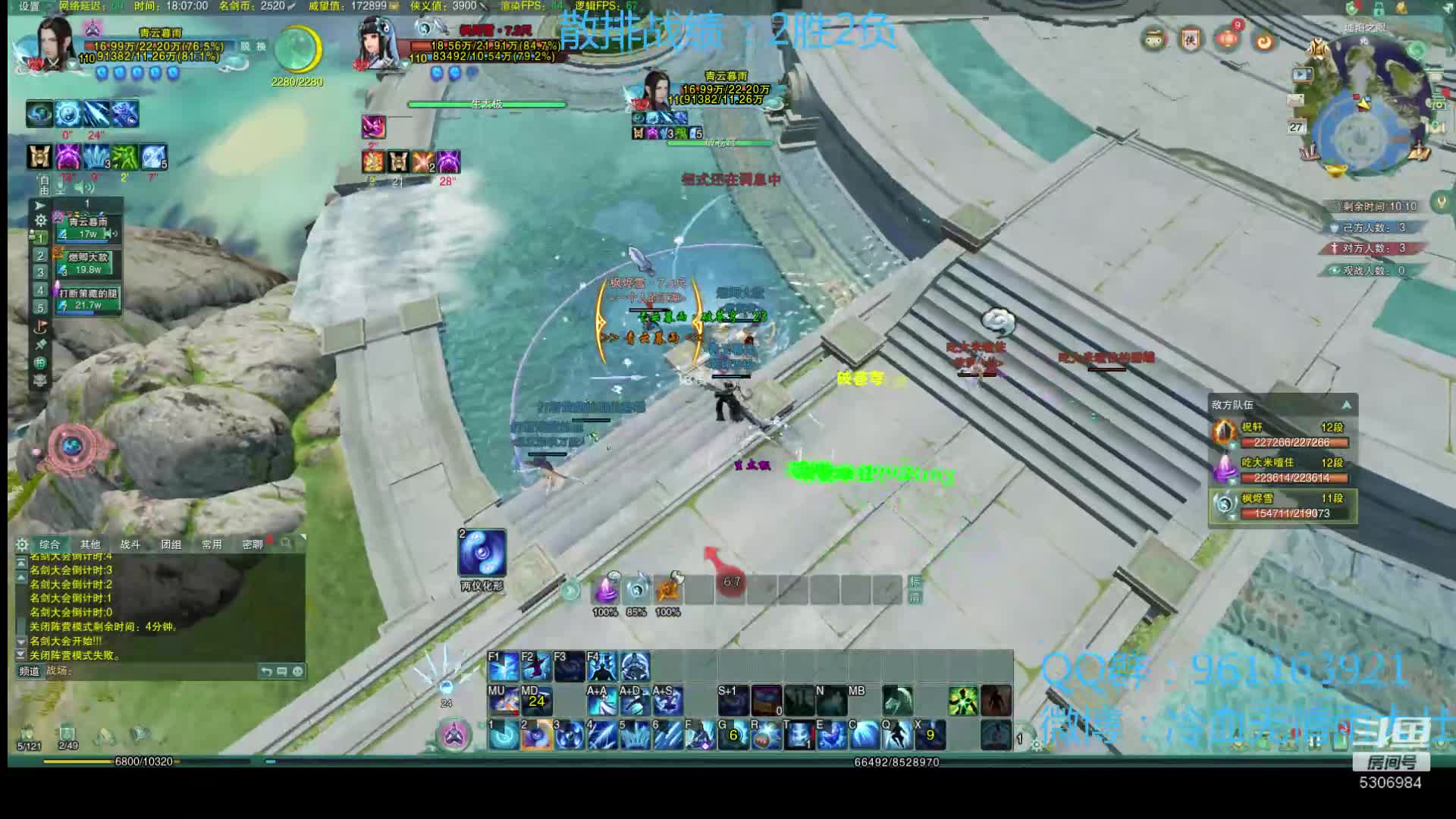Select enemy 枫烬雪 in the enemy team list
The width and height of the screenshot is (1456, 819).
point(1282,506)
